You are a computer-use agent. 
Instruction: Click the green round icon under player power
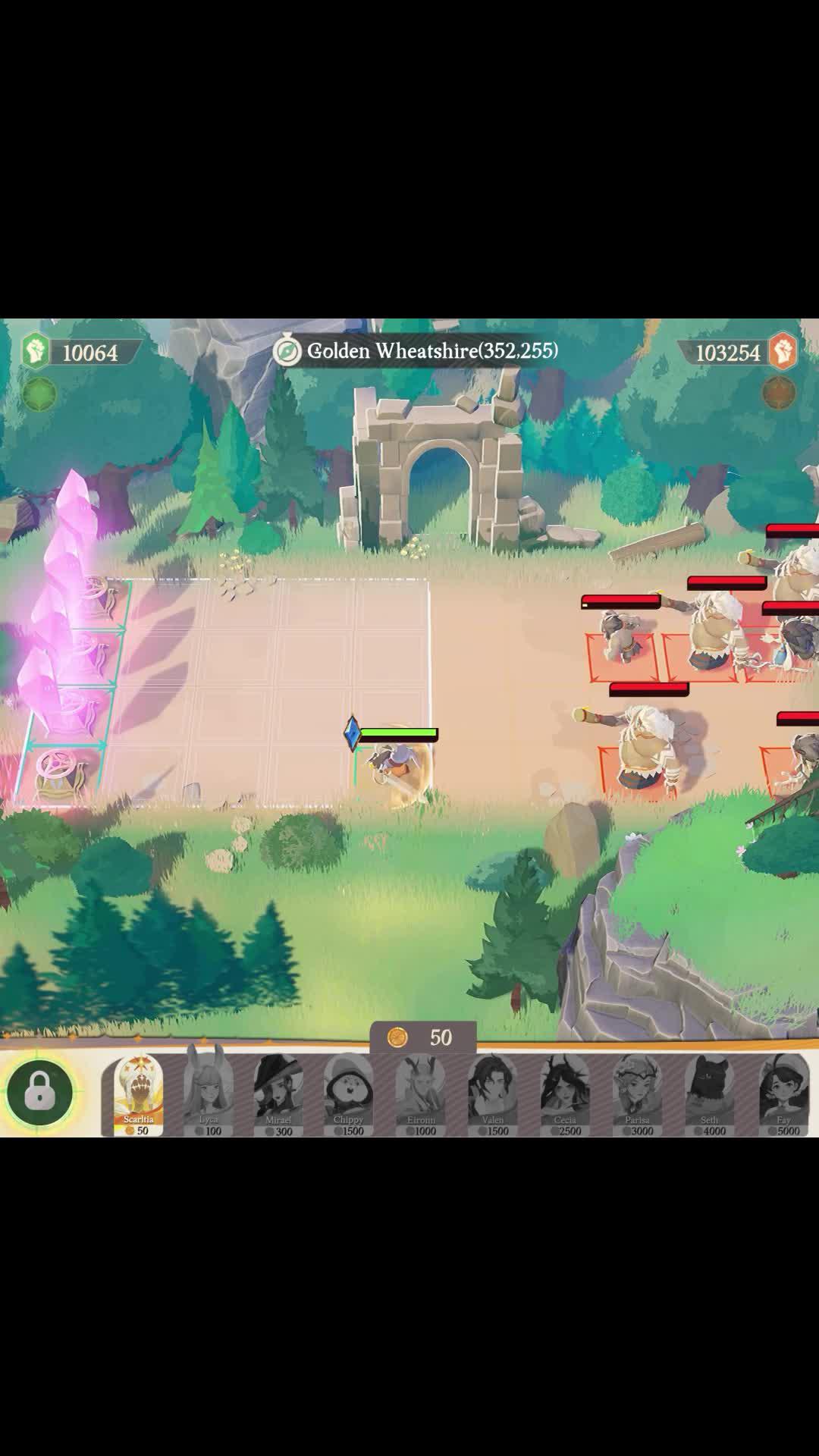click(39, 394)
